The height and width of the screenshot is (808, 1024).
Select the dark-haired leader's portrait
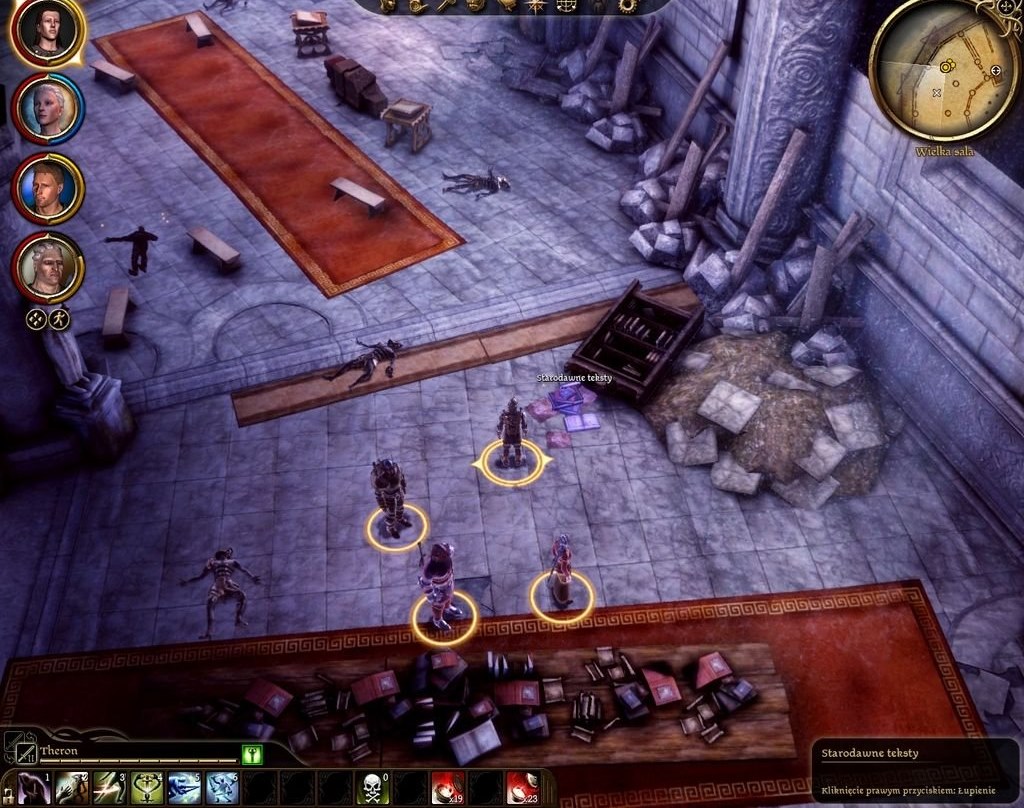(47, 31)
